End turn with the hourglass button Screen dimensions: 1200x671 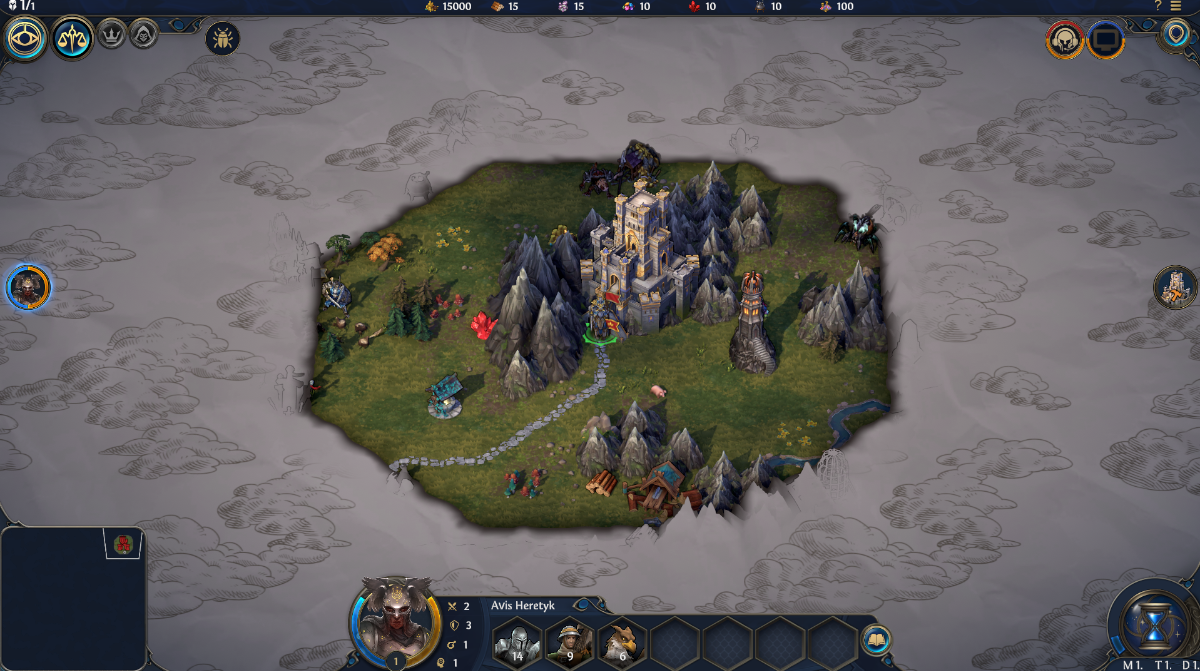(x=1154, y=620)
